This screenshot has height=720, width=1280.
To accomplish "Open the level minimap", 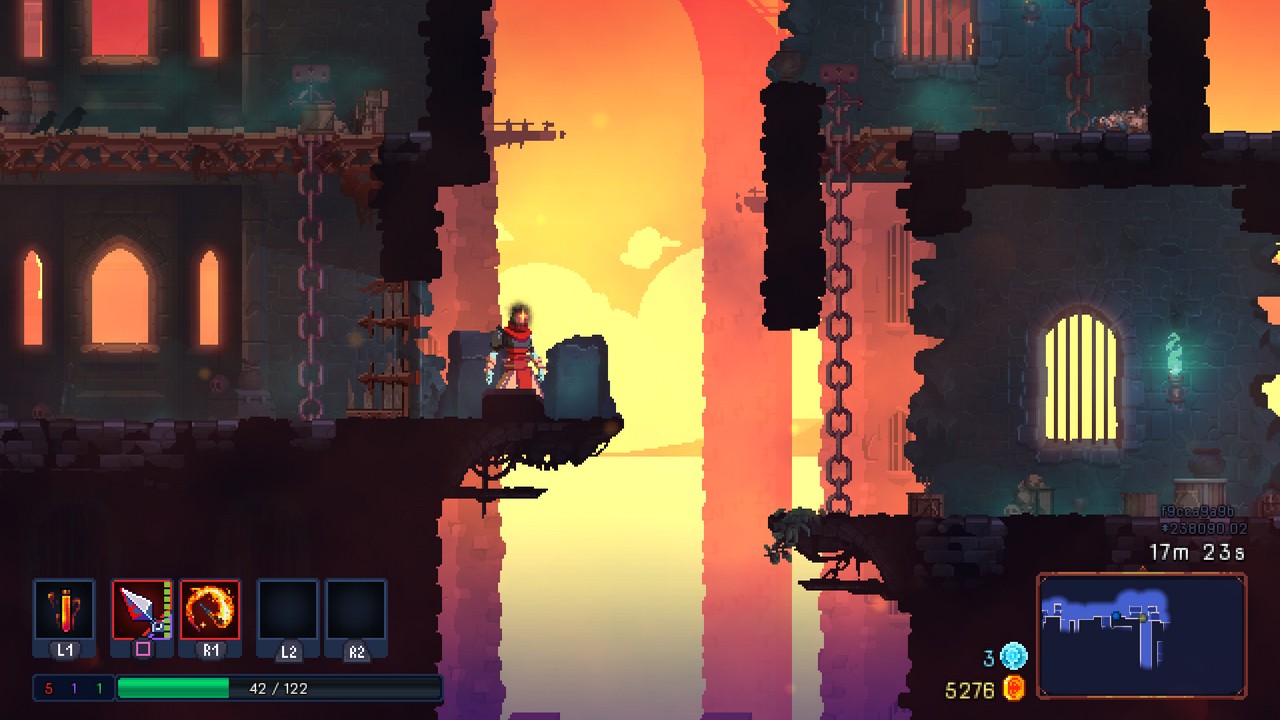I will pos(1141,635).
